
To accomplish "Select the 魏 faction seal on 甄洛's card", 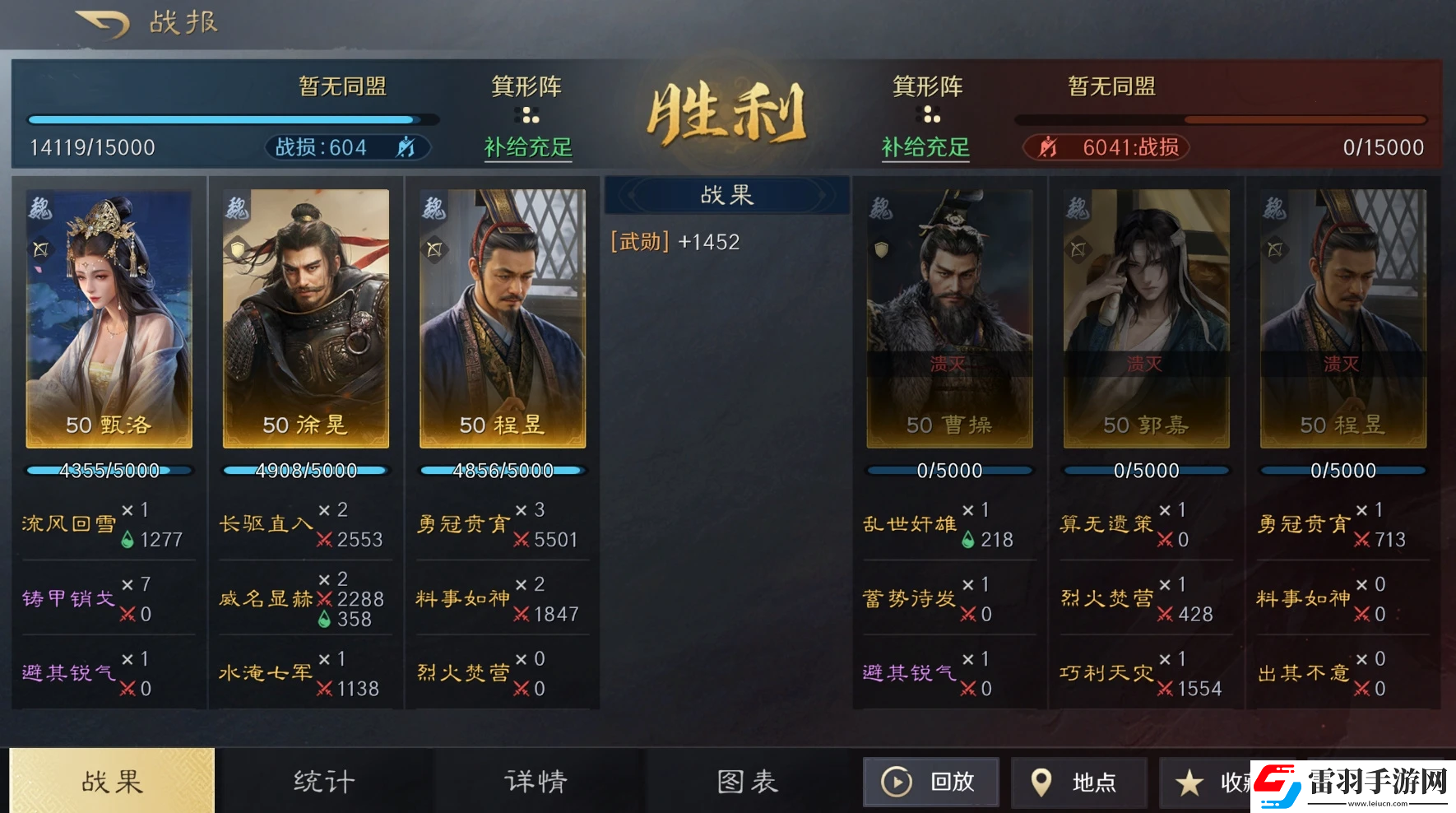I will pyautogui.click(x=39, y=207).
